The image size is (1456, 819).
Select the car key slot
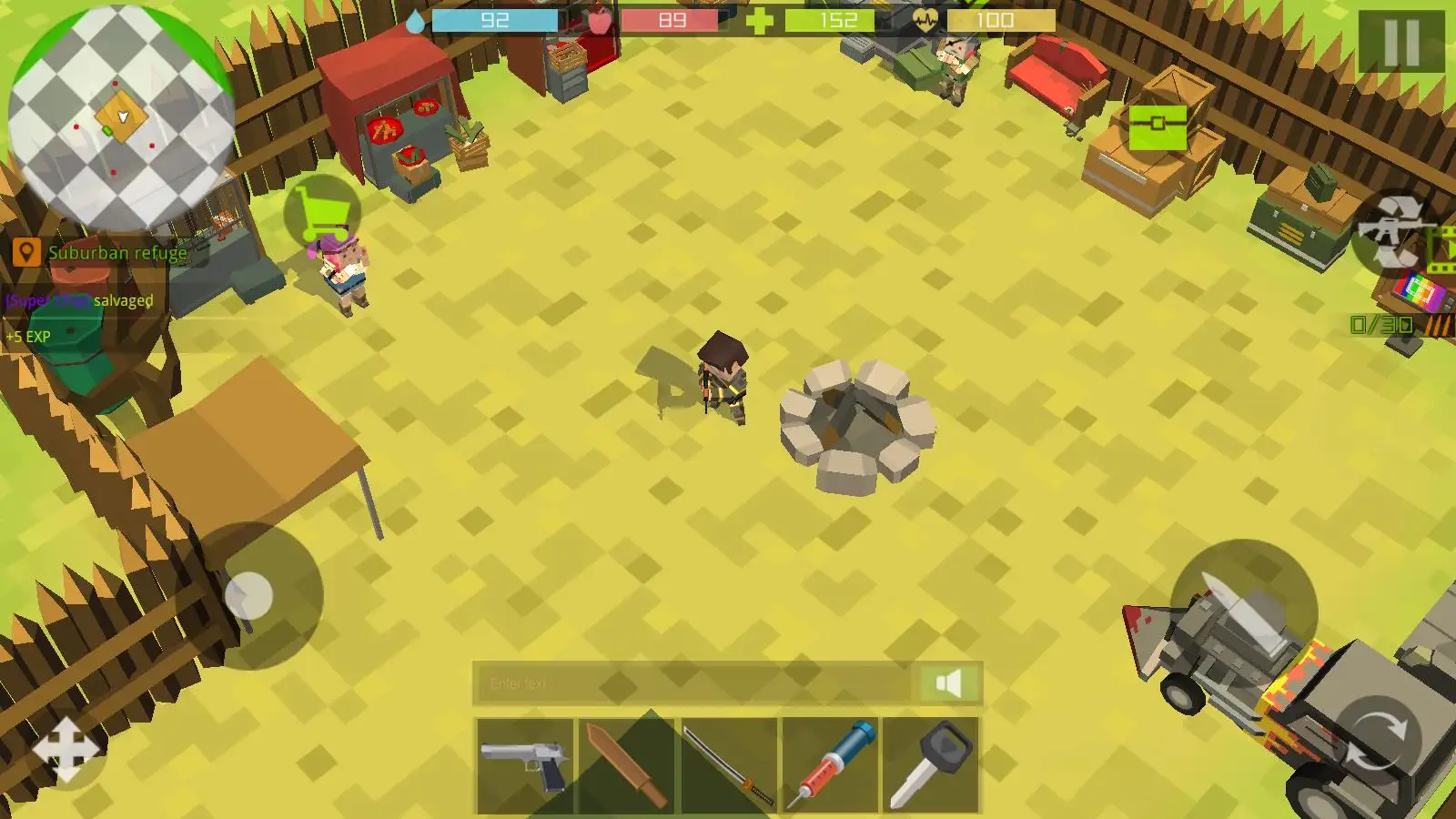click(x=930, y=765)
